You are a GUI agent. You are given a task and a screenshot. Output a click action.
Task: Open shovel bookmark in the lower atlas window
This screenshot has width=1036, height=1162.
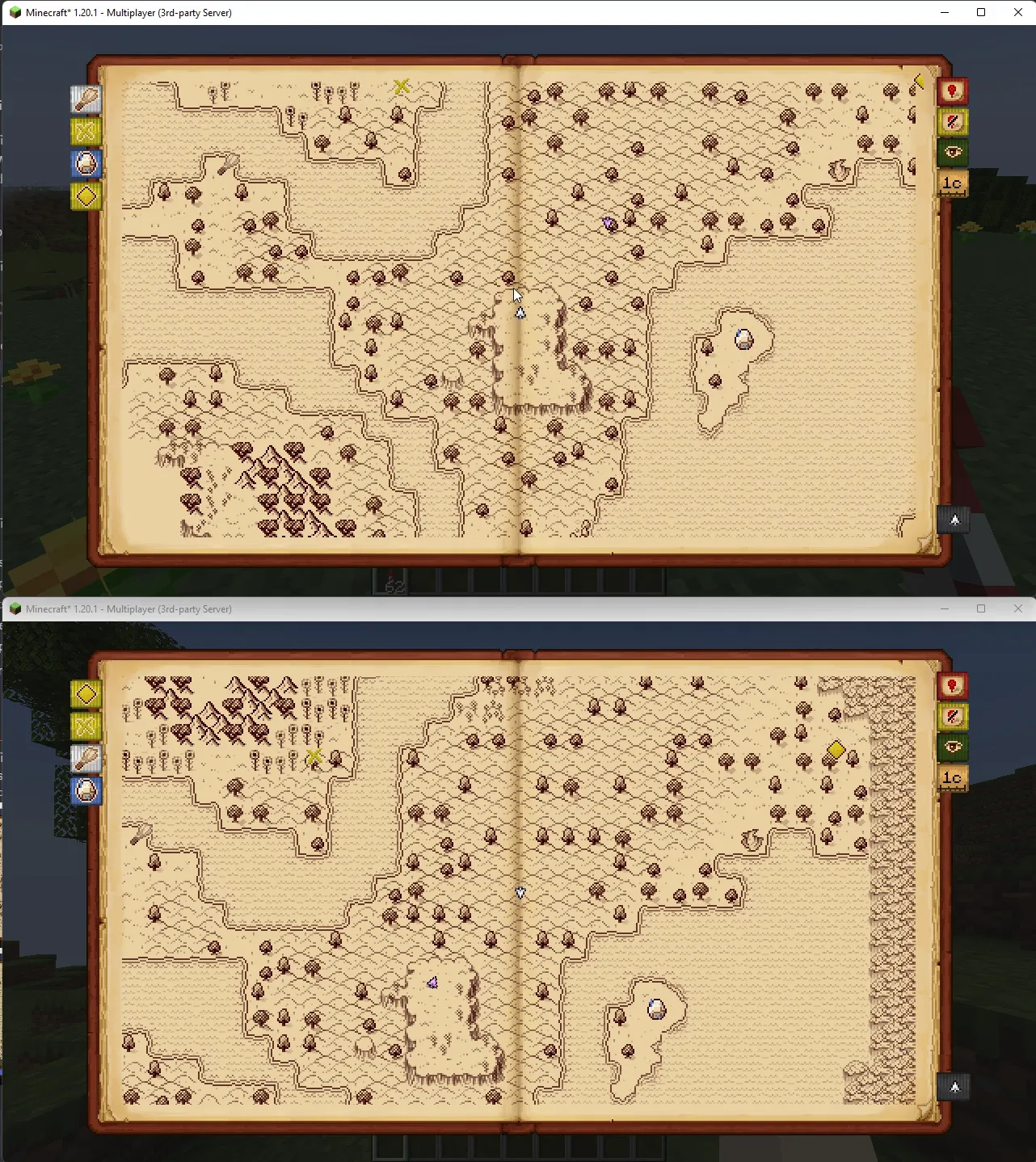86,759
